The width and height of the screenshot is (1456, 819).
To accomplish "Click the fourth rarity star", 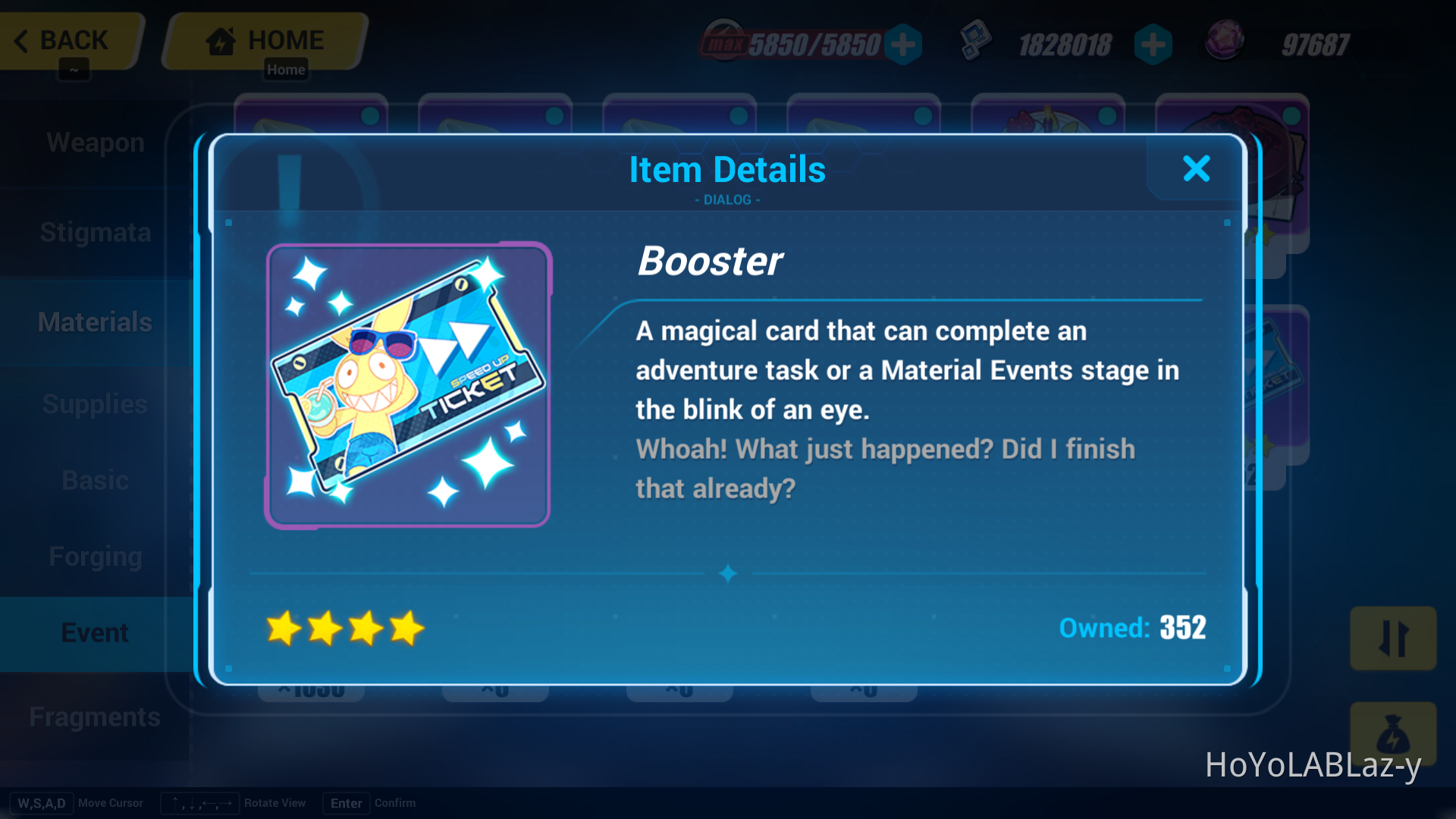I will tap(407, 628).
